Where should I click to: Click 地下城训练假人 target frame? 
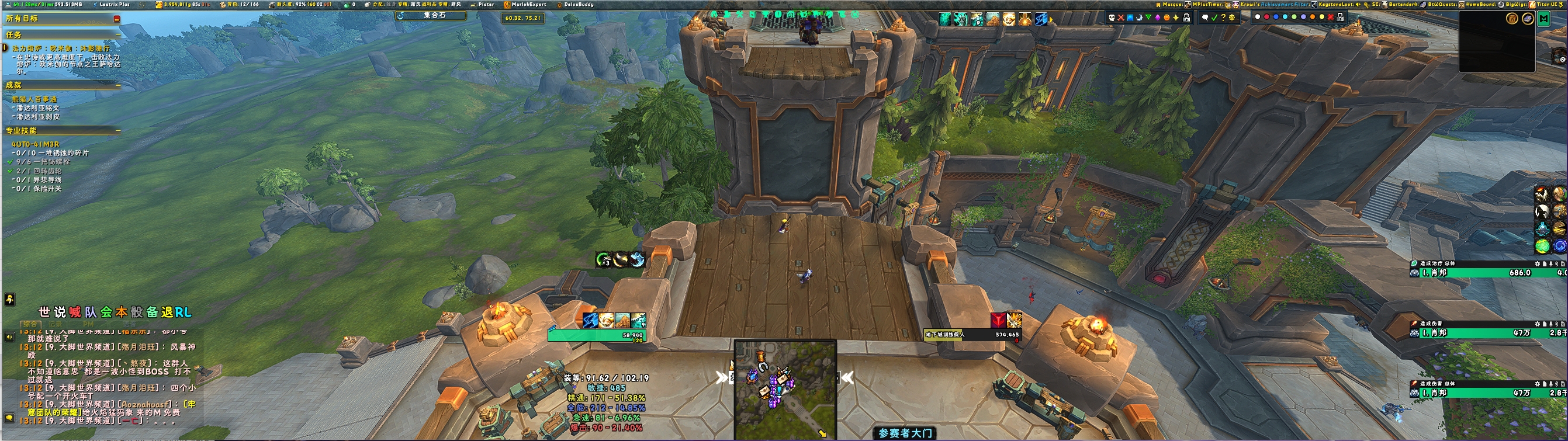(972, 335)
